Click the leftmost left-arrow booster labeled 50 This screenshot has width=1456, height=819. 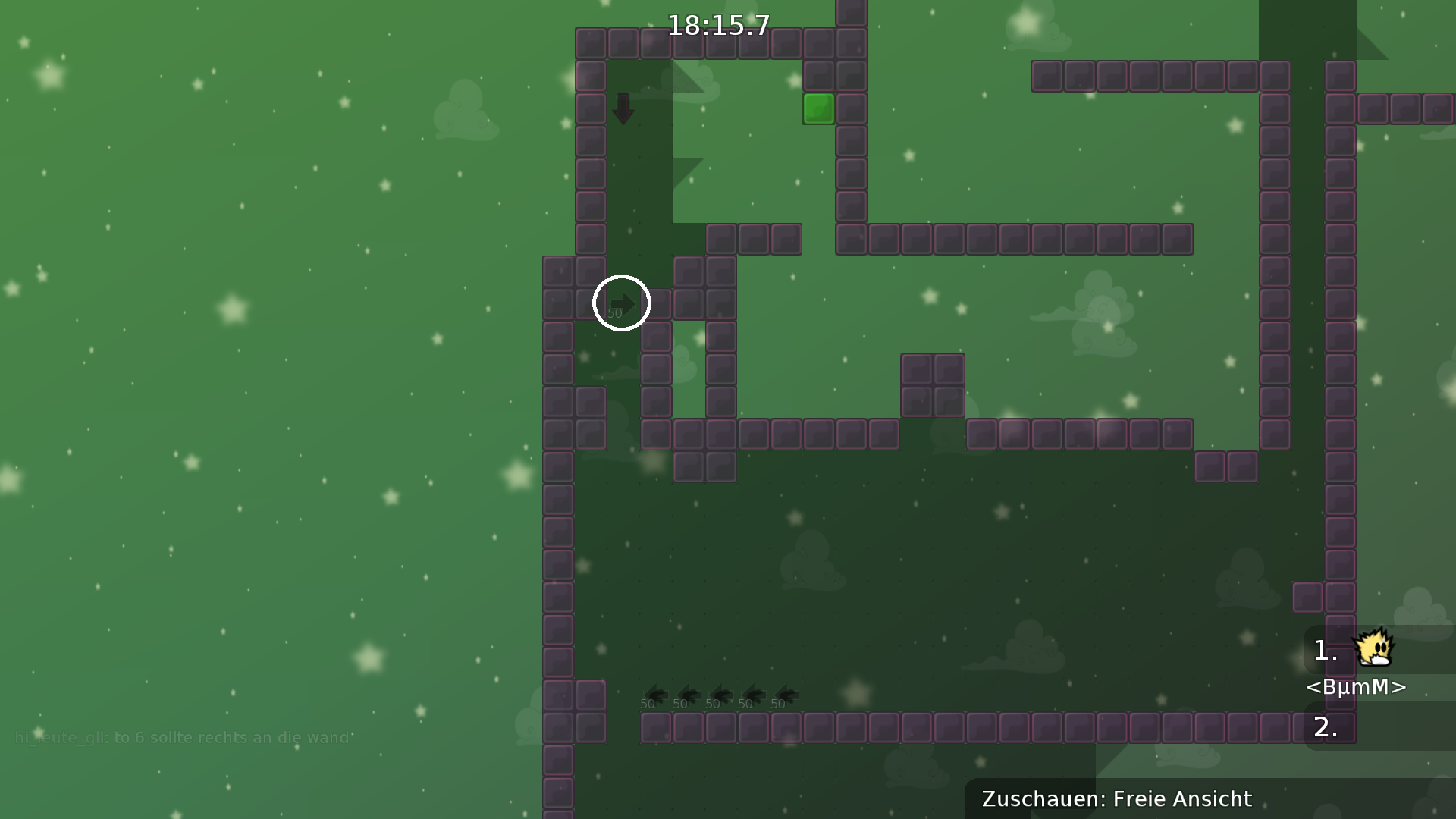[657, 695]
